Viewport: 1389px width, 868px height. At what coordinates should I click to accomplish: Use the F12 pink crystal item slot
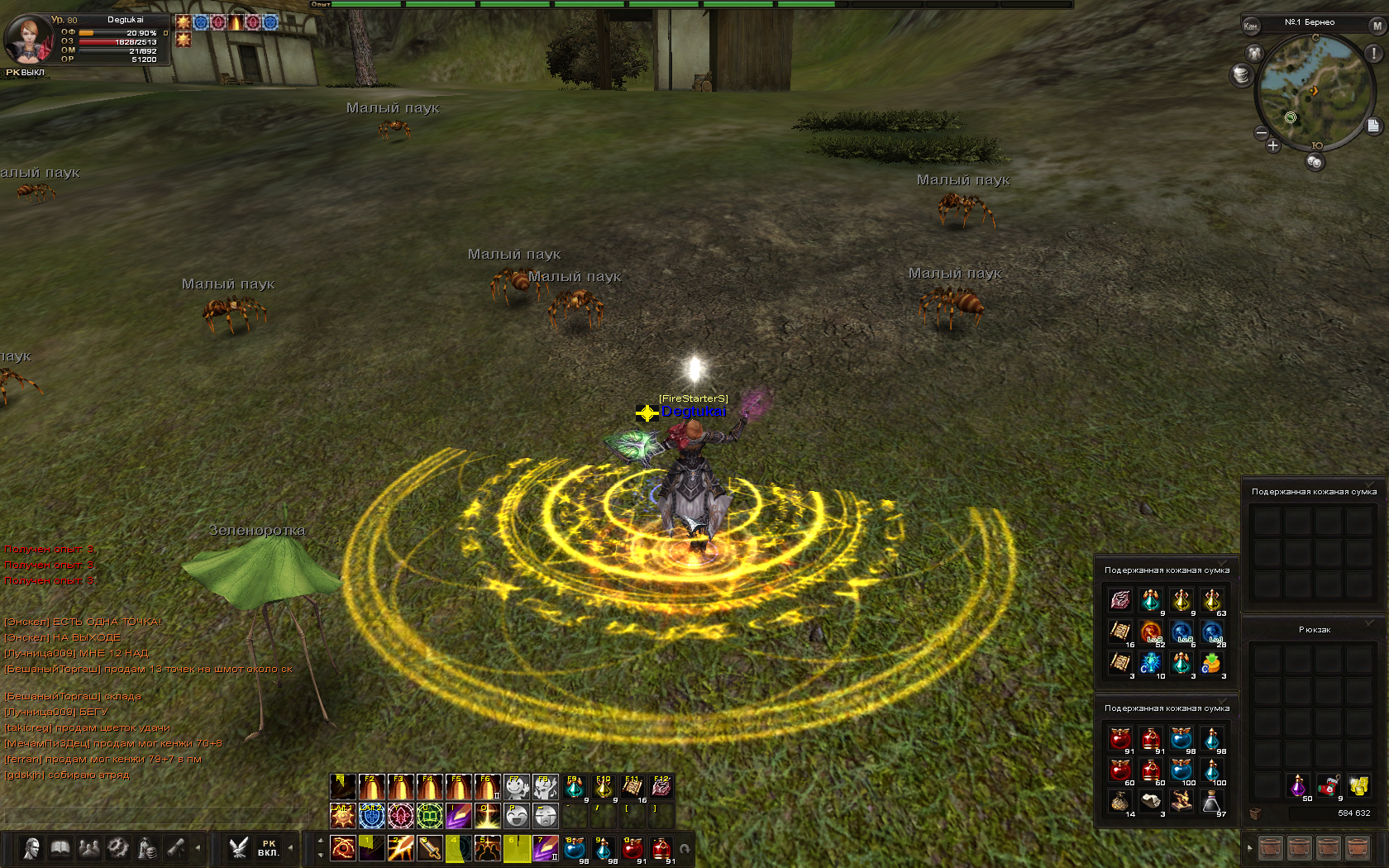[661, 787]
